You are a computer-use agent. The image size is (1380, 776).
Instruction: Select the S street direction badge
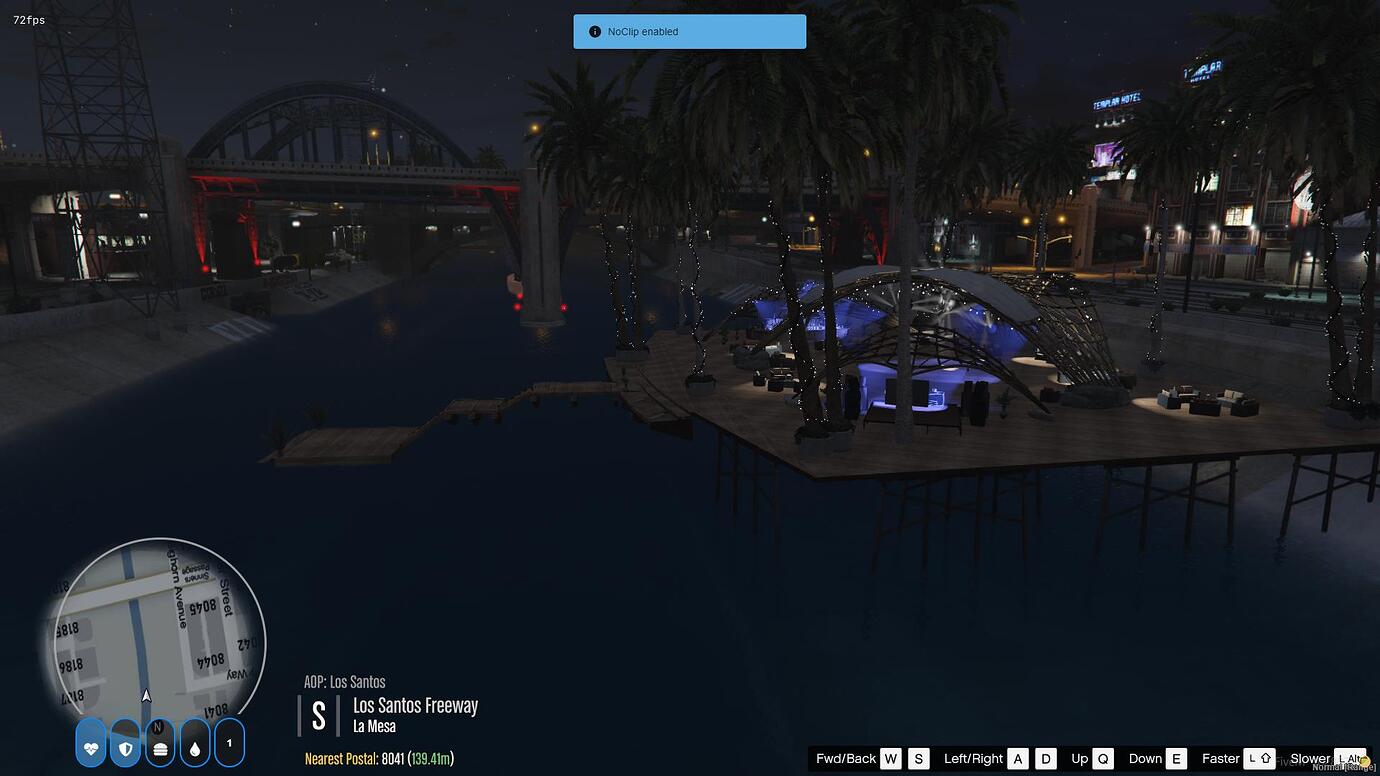coord(318,714)
